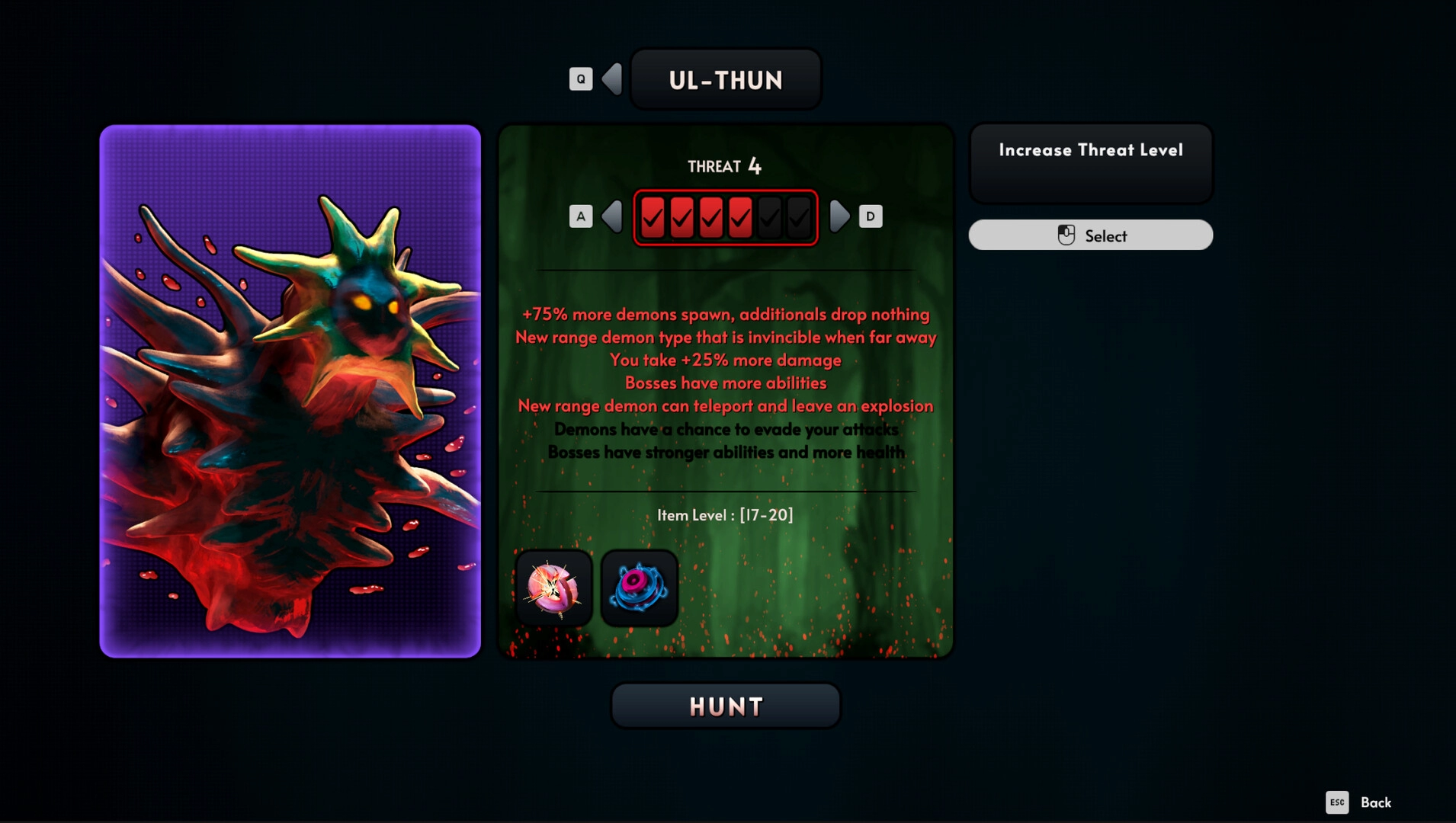
Task: Increase threat level with the right arrow
Action: click(x=839, y=216)
